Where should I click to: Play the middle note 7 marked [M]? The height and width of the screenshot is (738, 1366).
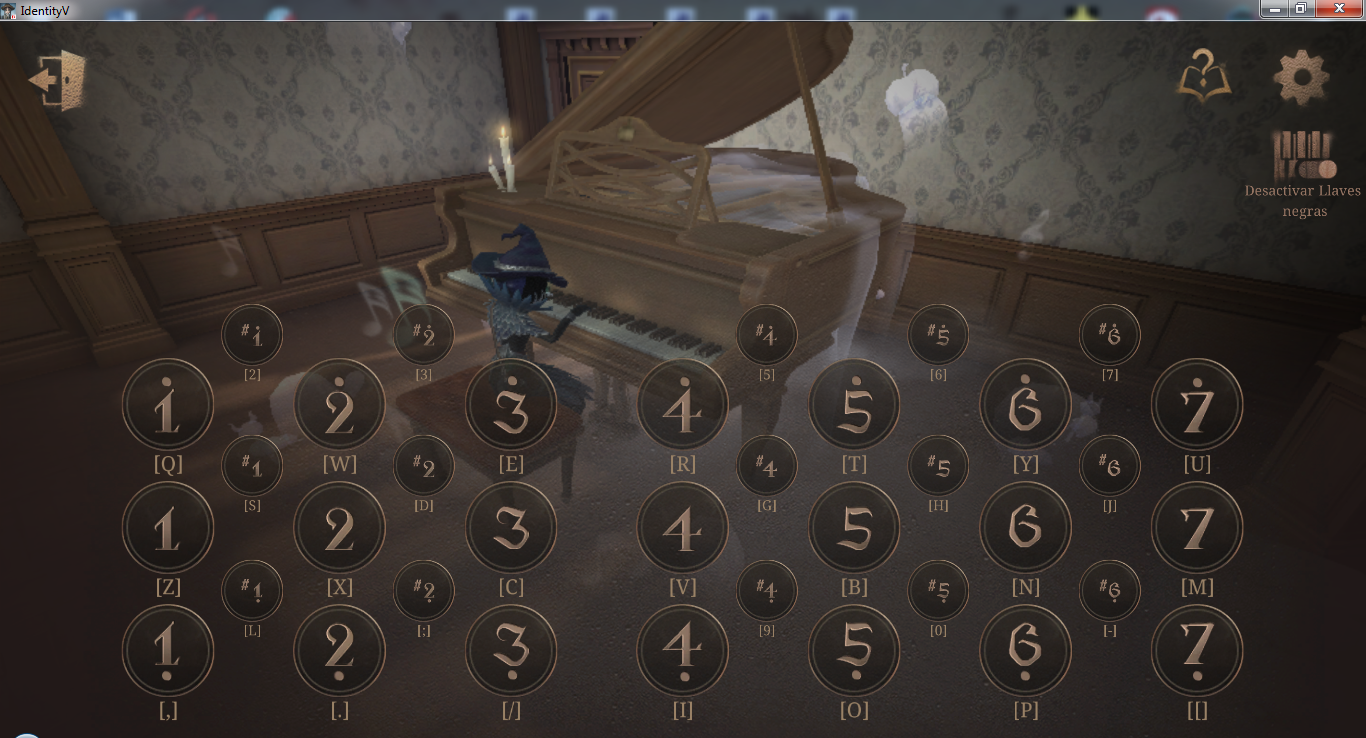coord(1197,527)
